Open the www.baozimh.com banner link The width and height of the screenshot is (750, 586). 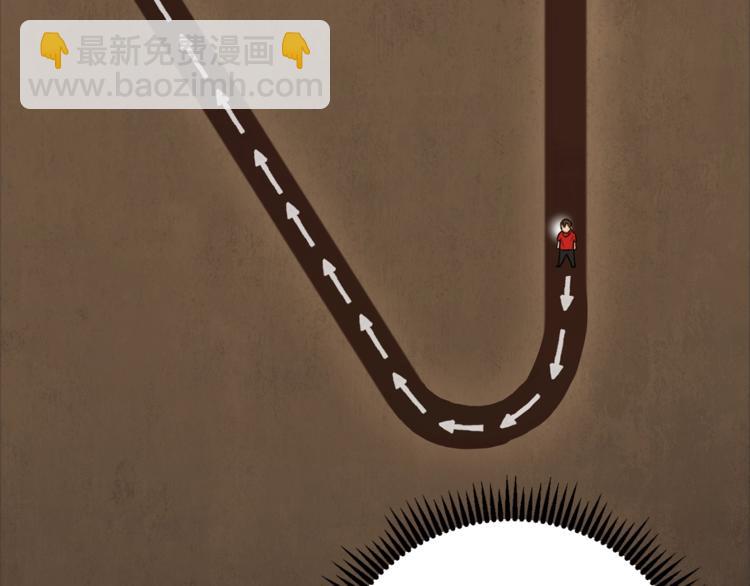click(x=175, y=85)
